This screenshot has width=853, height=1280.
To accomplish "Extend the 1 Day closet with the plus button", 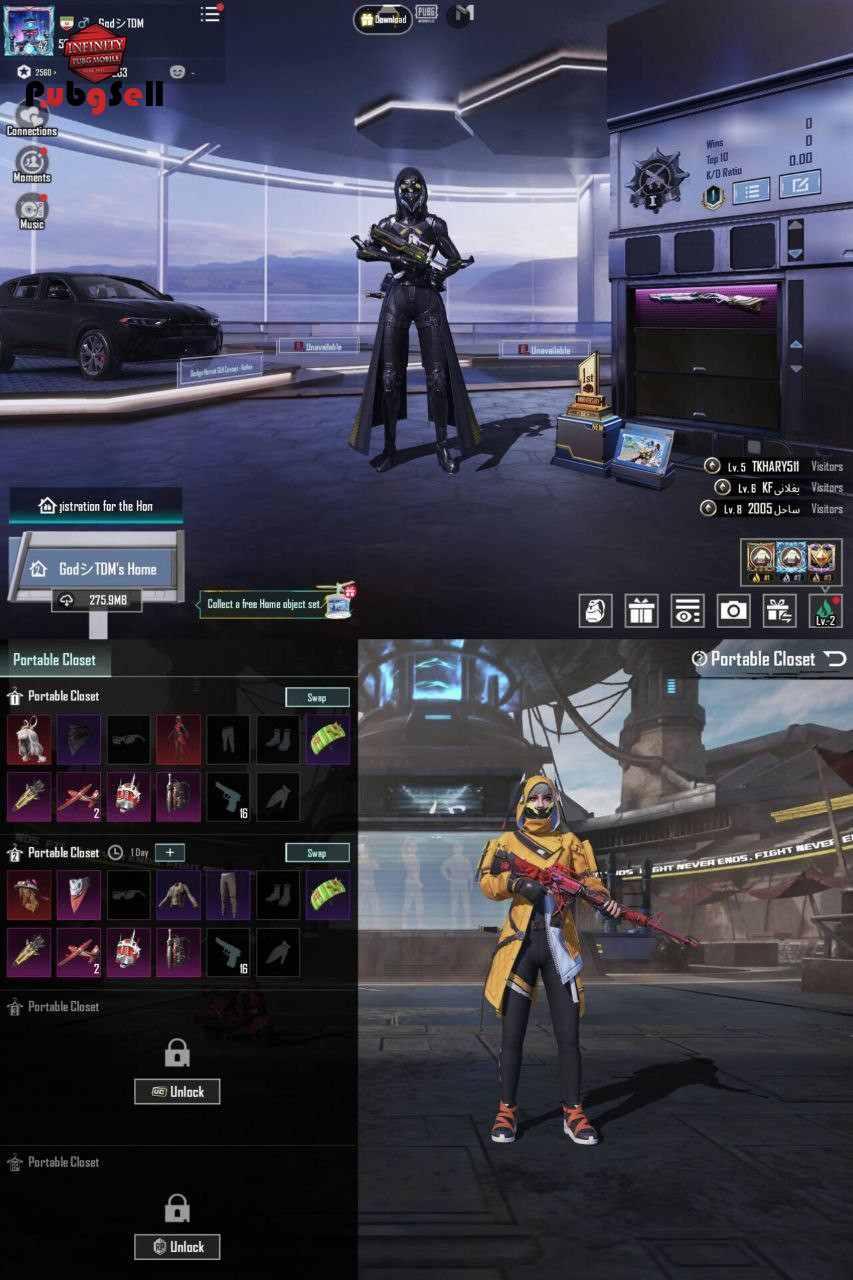I will (170, 853).
